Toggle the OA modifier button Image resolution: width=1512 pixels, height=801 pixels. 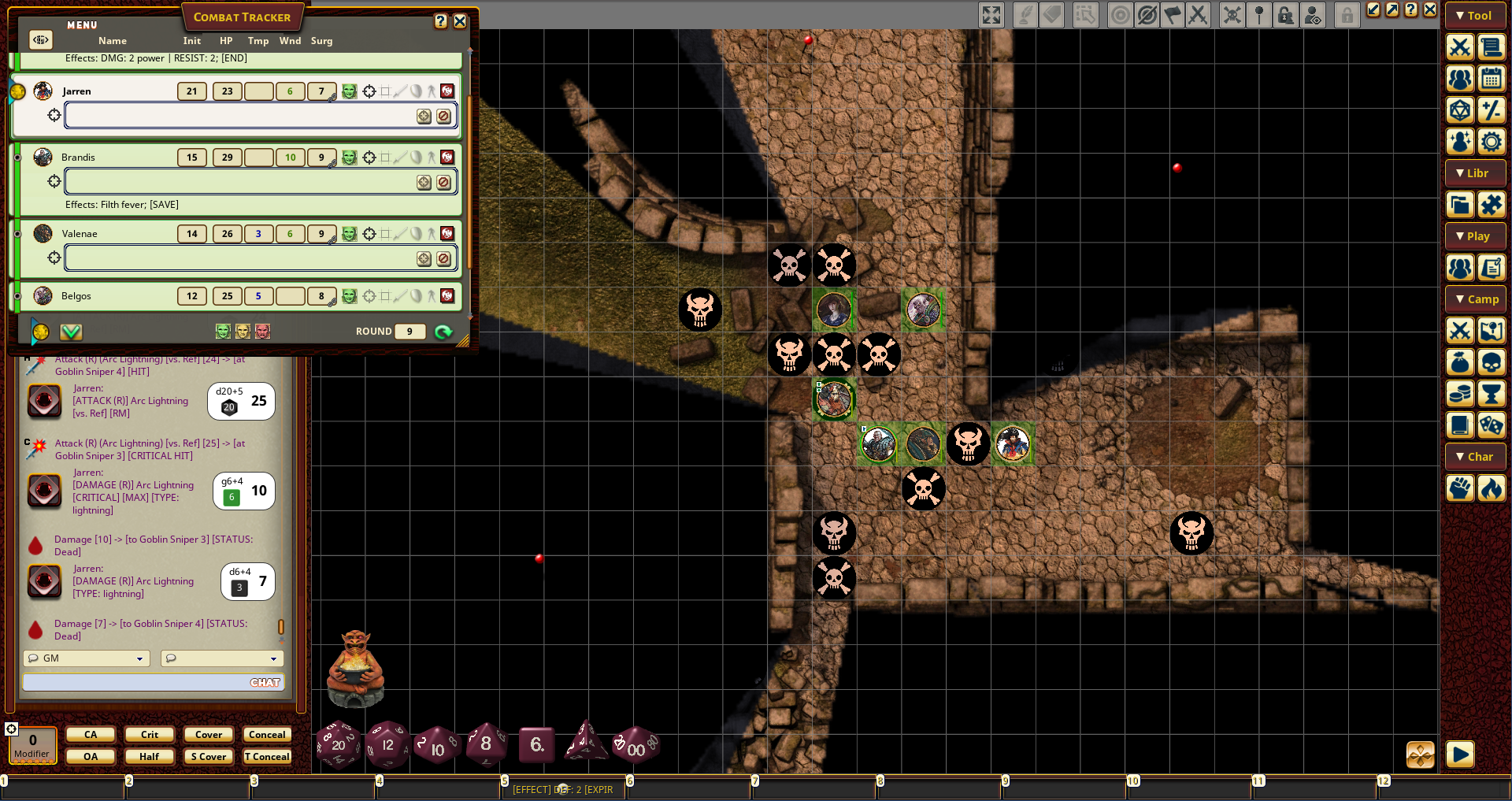point(91,757)
